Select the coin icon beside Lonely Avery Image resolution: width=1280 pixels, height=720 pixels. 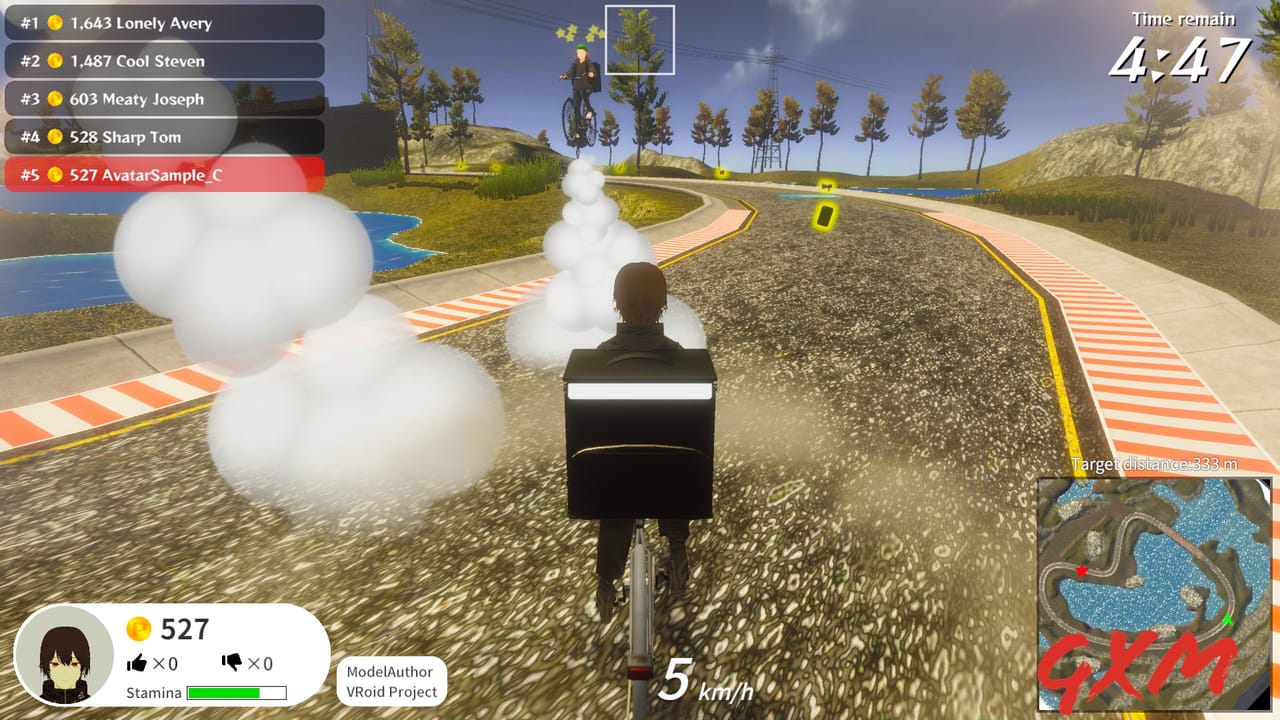click(56, 23)
